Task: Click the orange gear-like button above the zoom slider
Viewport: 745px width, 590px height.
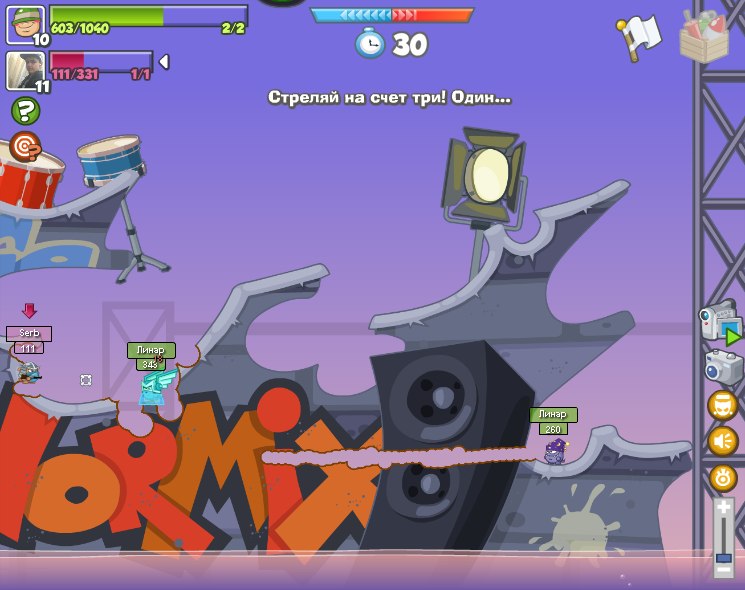Action: (x=723, y=477)
